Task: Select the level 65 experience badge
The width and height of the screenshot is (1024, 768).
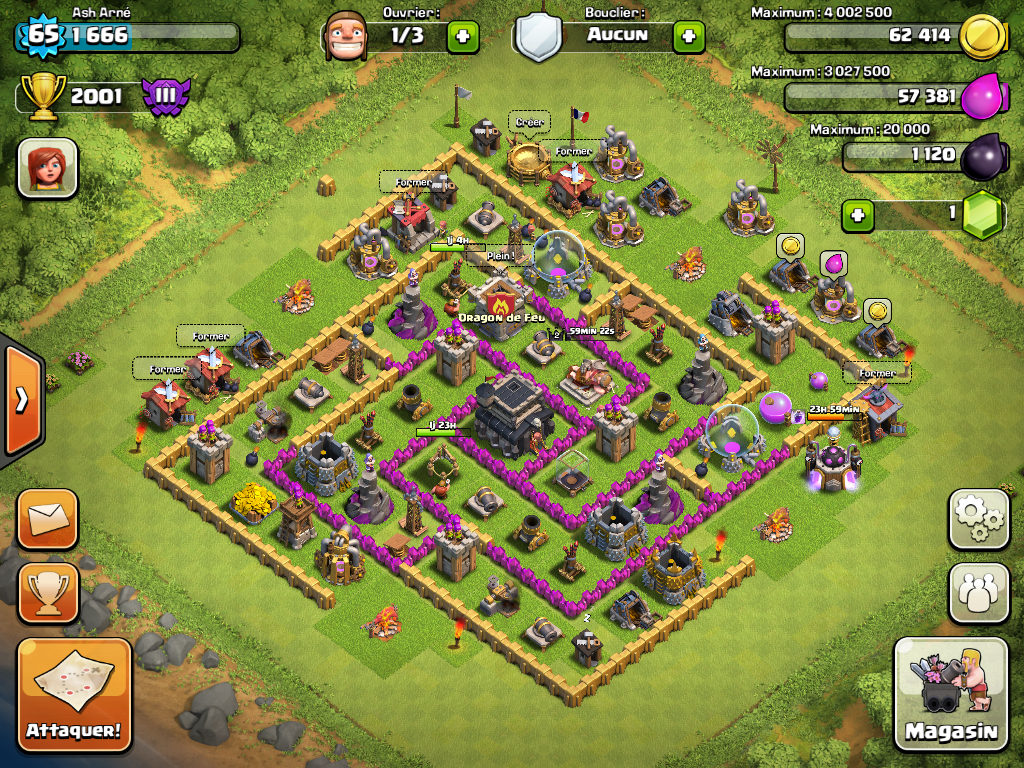Action: tap(42, 36)
